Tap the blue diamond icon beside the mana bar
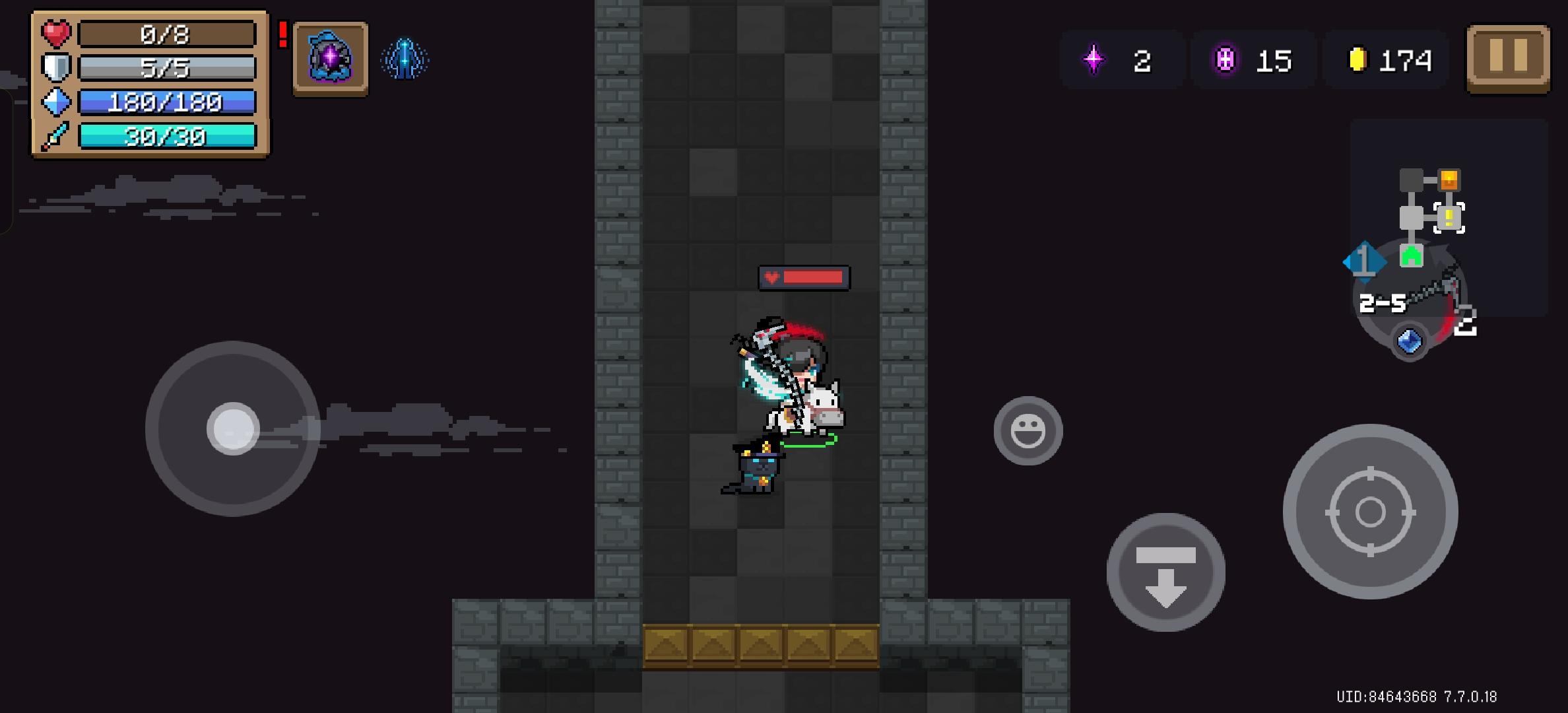 [x=55, y=102]
